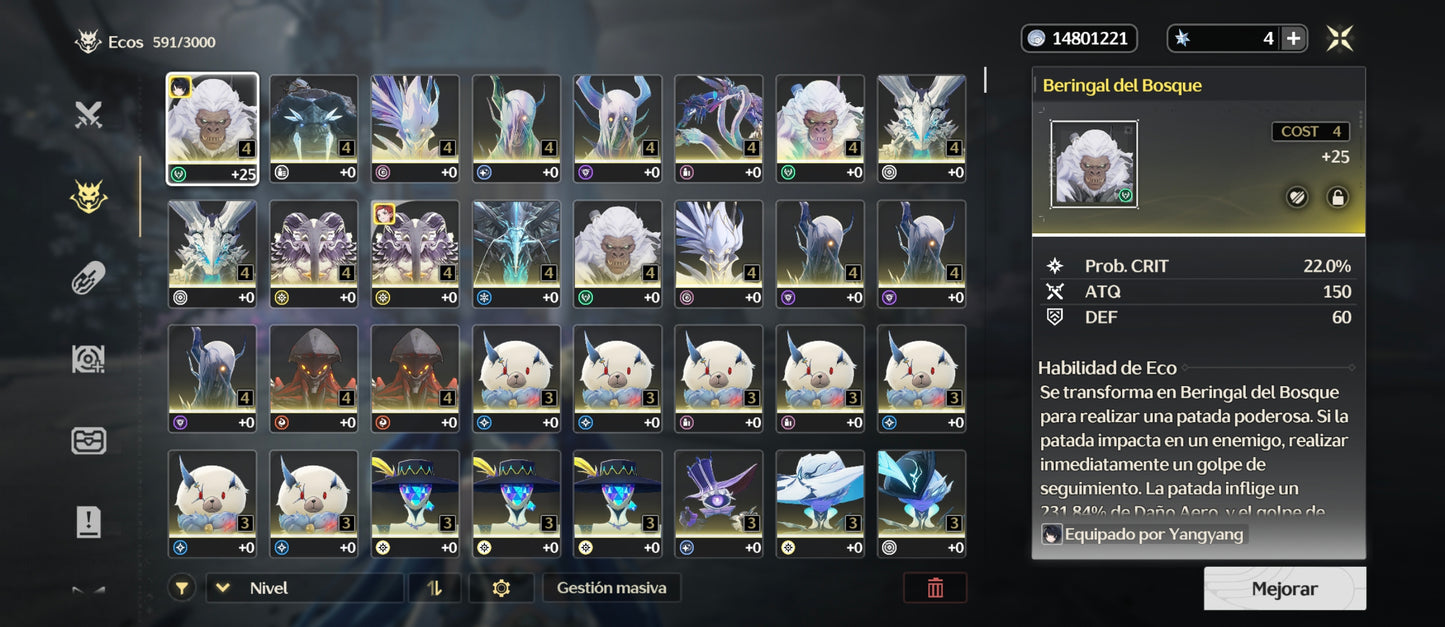Switch to the crossed swords weapons tab

point(89,116)
